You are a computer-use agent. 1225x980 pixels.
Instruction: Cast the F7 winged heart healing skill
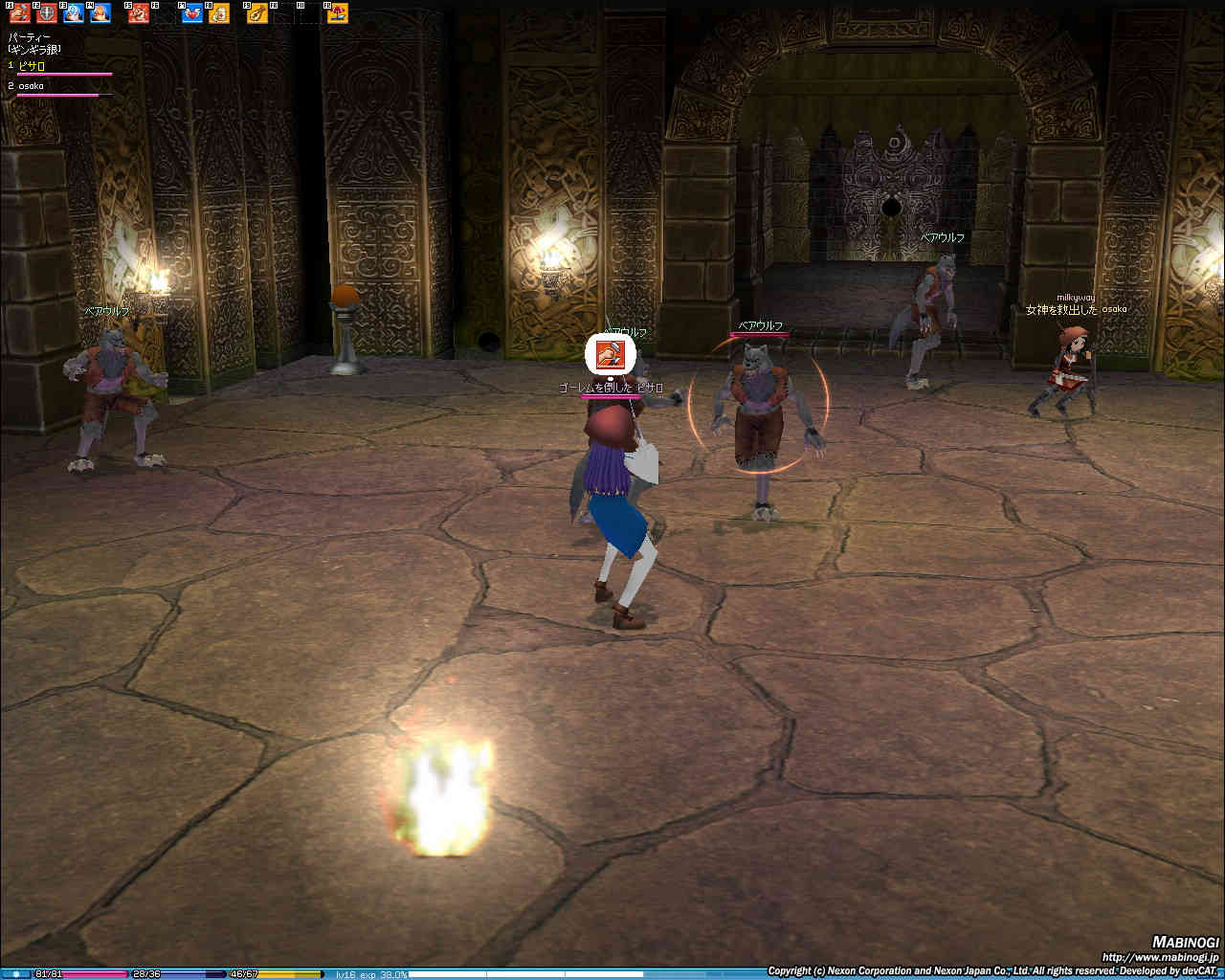192,13
